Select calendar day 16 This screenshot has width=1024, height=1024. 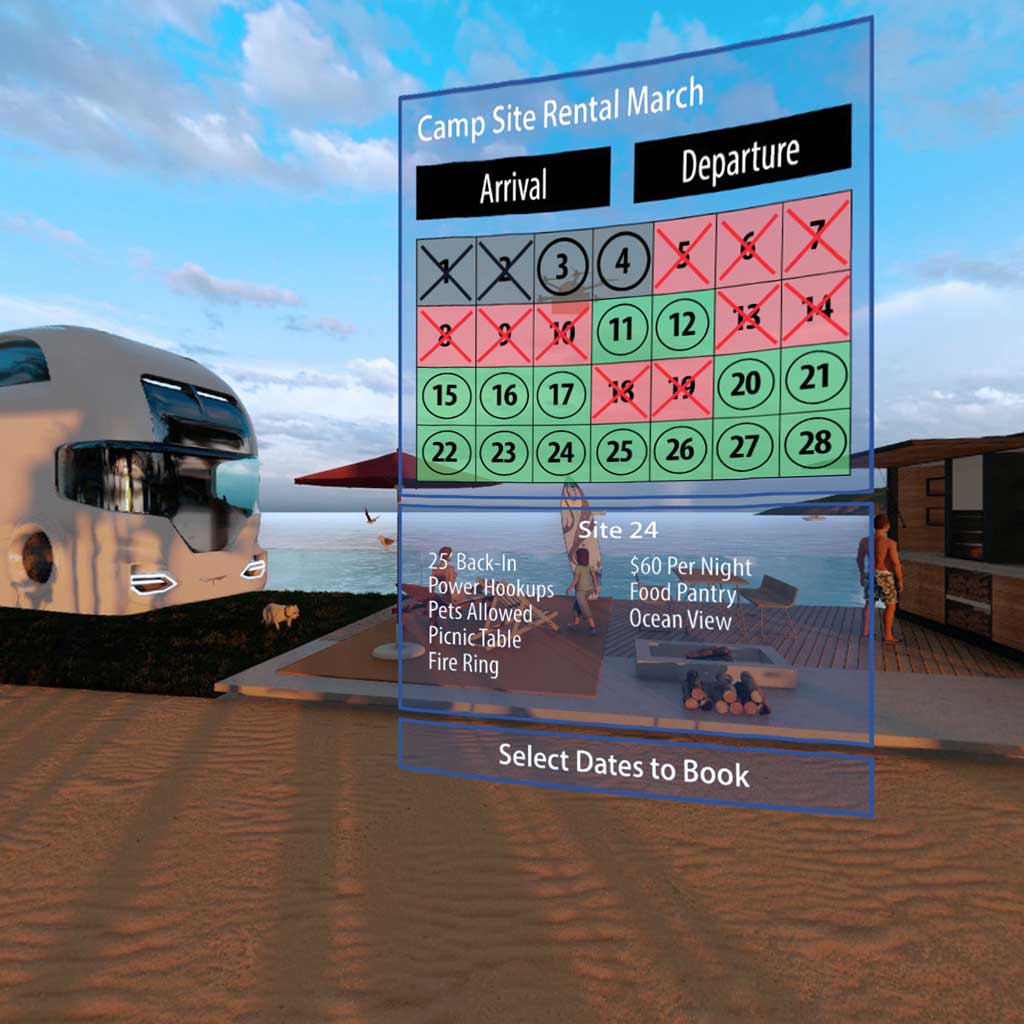coord(504,394)
